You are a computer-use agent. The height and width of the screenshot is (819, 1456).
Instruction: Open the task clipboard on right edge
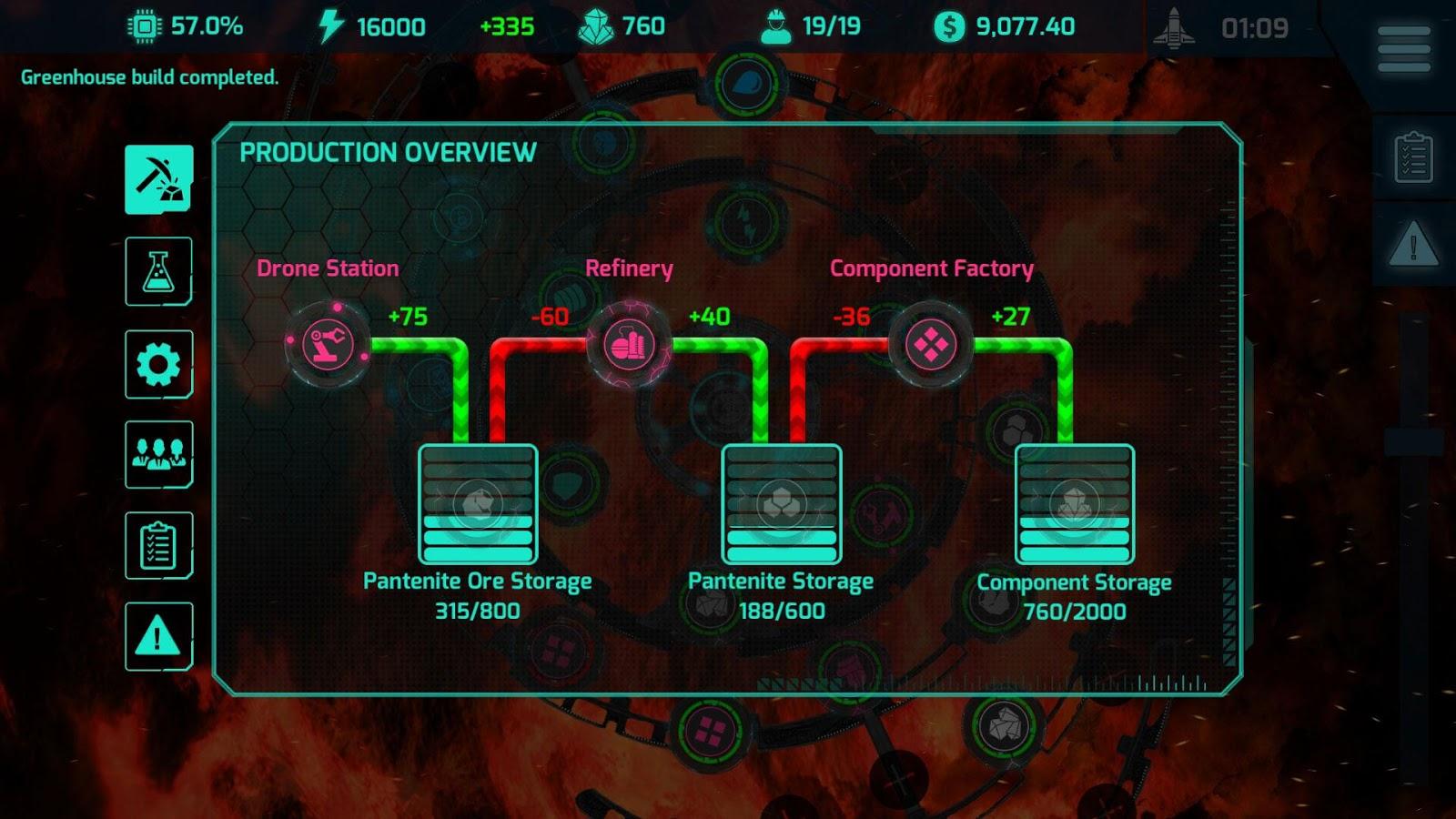[x=1413, y=157]
